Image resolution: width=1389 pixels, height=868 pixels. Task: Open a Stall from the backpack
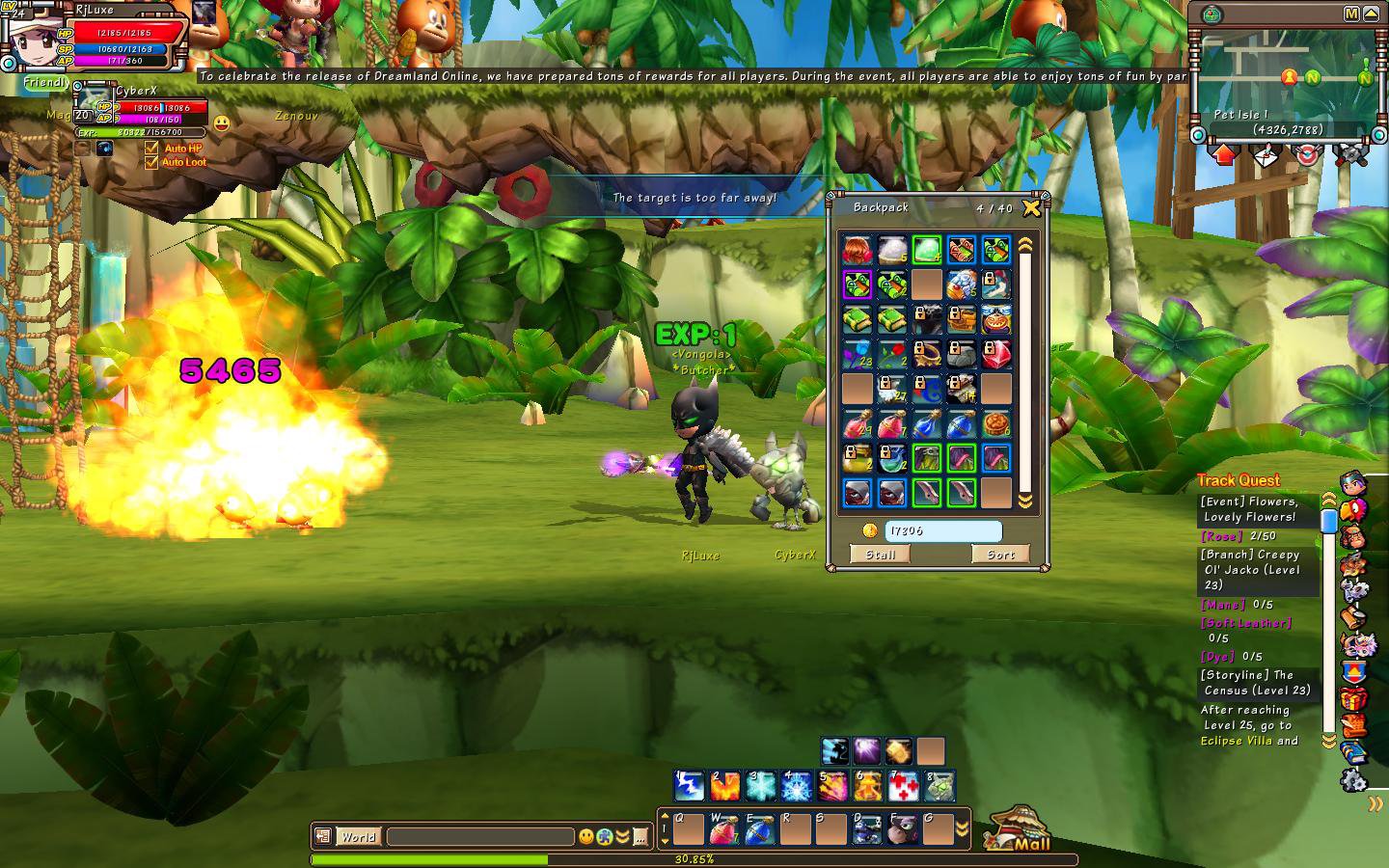point(880,554)
